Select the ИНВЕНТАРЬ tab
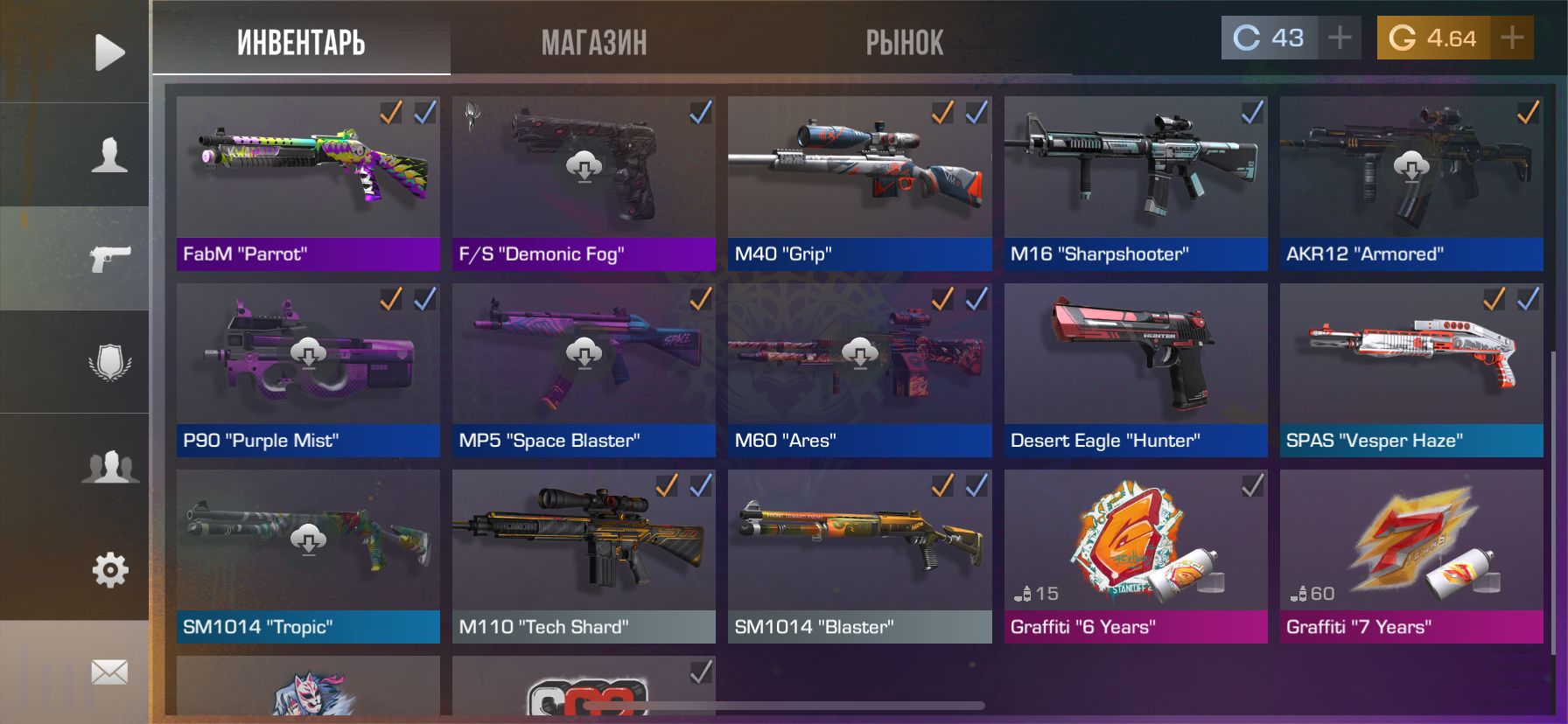This screenshot has height=724, width=1568. [x=301, y=42]
